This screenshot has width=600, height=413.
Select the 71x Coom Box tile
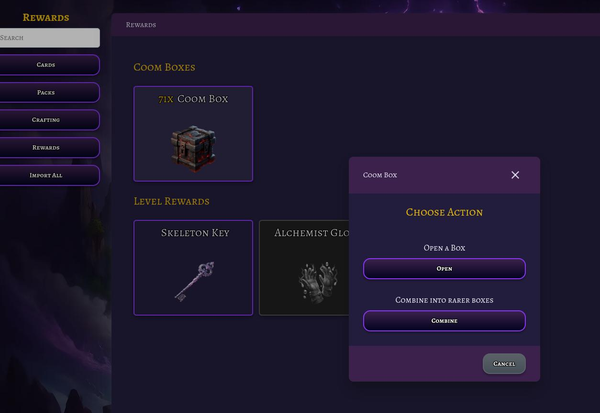click(x=193, y=134)
